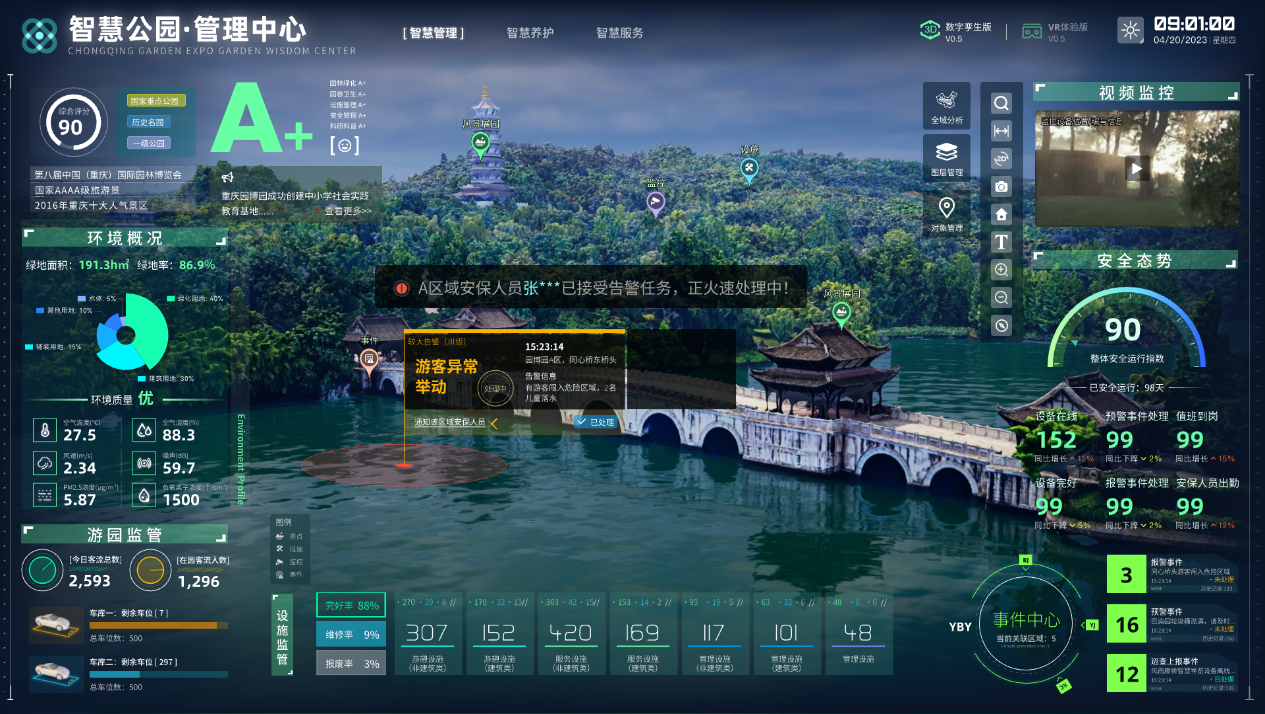Open the 全域分析 panel
This screenshot has height=714, width=1265.
coord(946,106)
